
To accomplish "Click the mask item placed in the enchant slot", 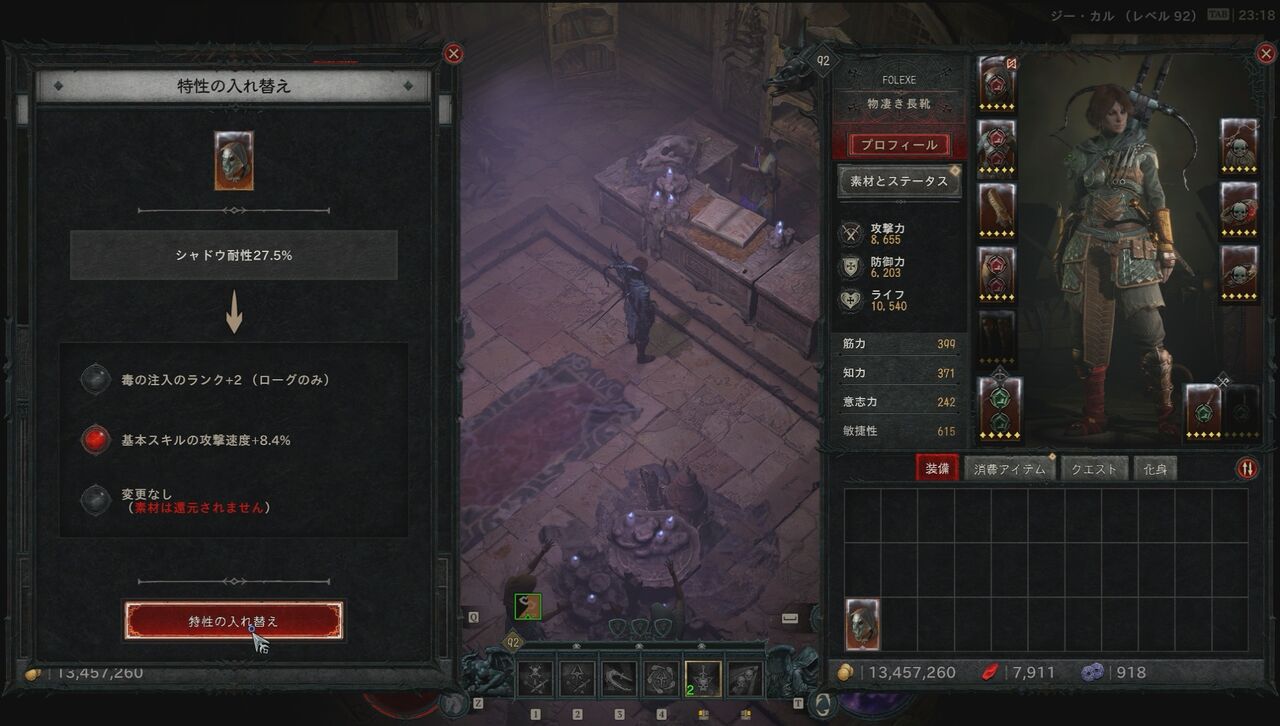I will pyautogui.click(x=233, y=160).
